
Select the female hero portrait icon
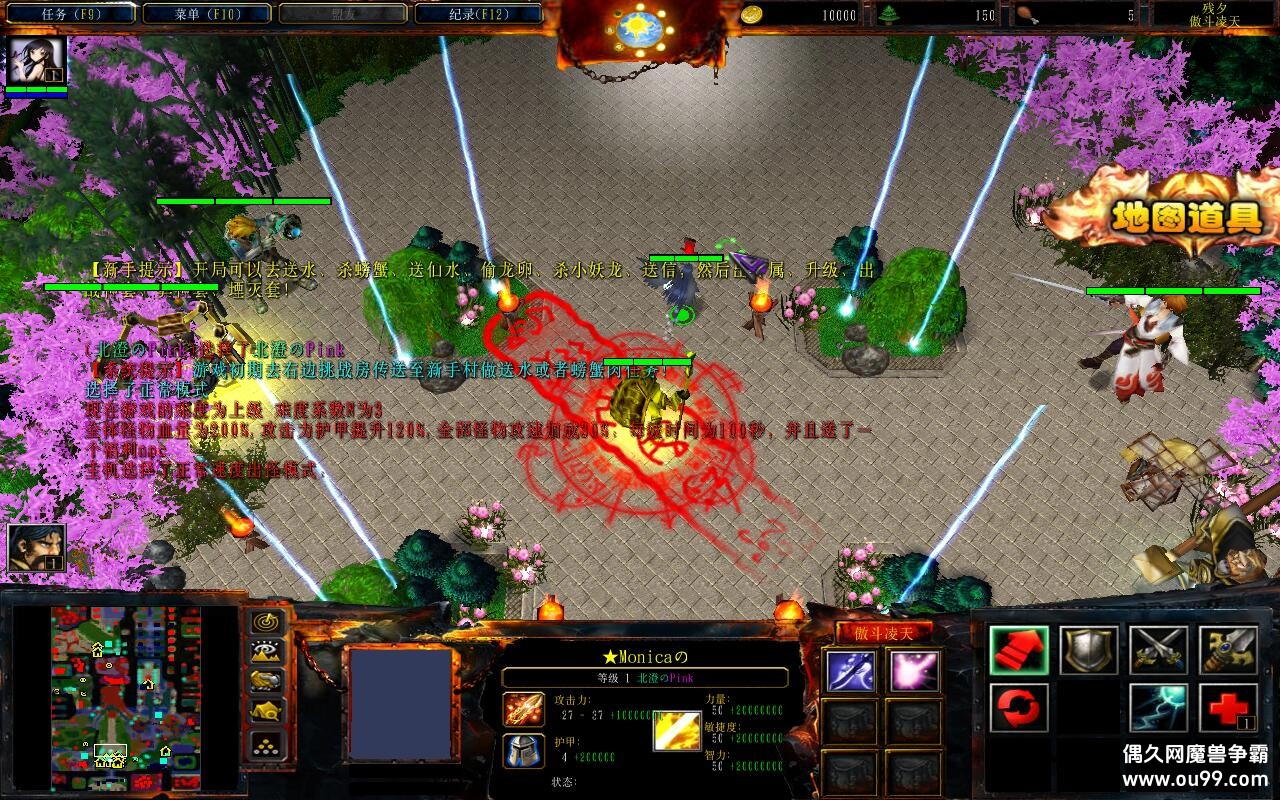coord(36,61)
